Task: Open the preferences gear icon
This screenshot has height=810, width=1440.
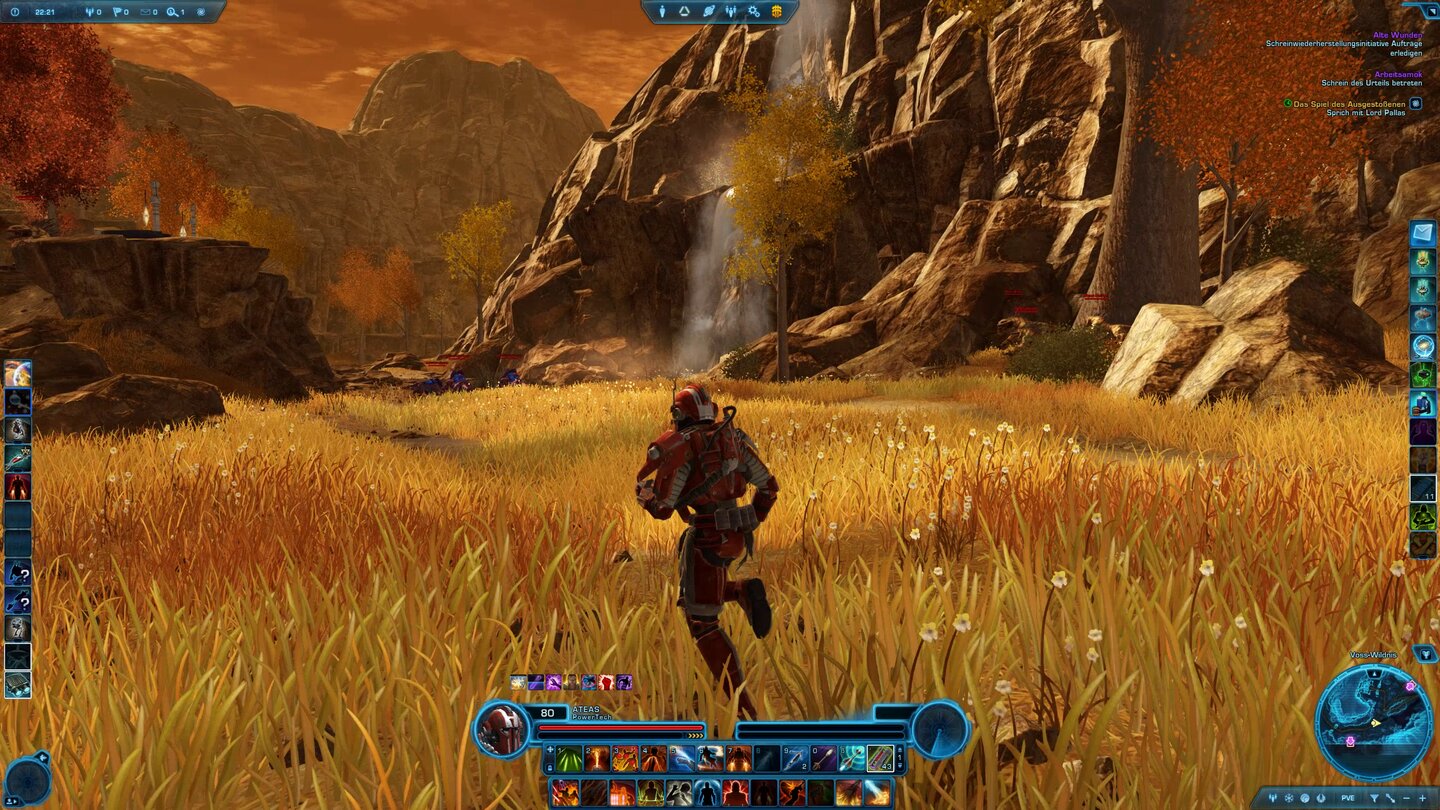Action: (755, 11)
